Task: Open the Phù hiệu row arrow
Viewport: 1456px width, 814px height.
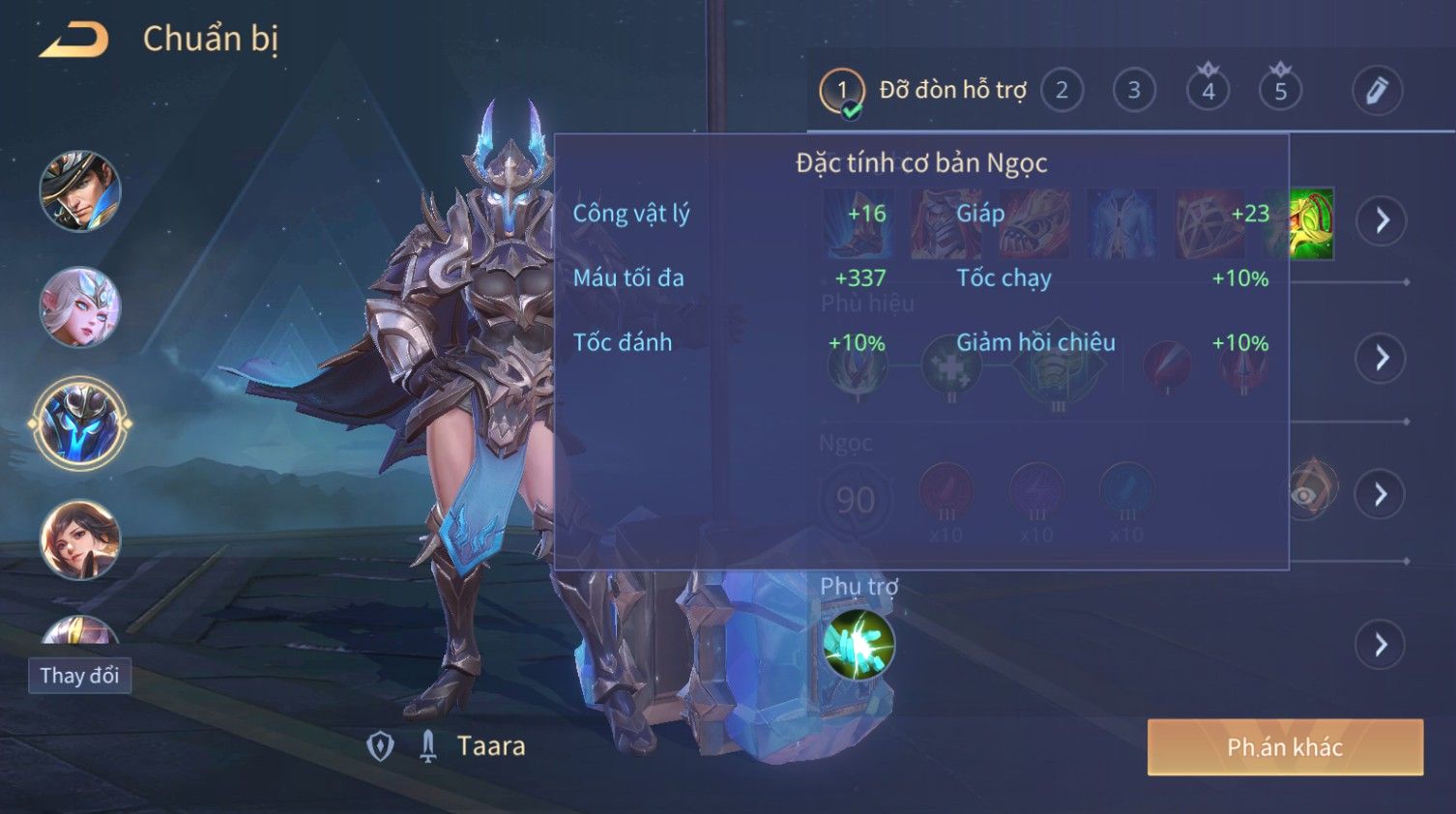Action: click(x=1382, y=359)
